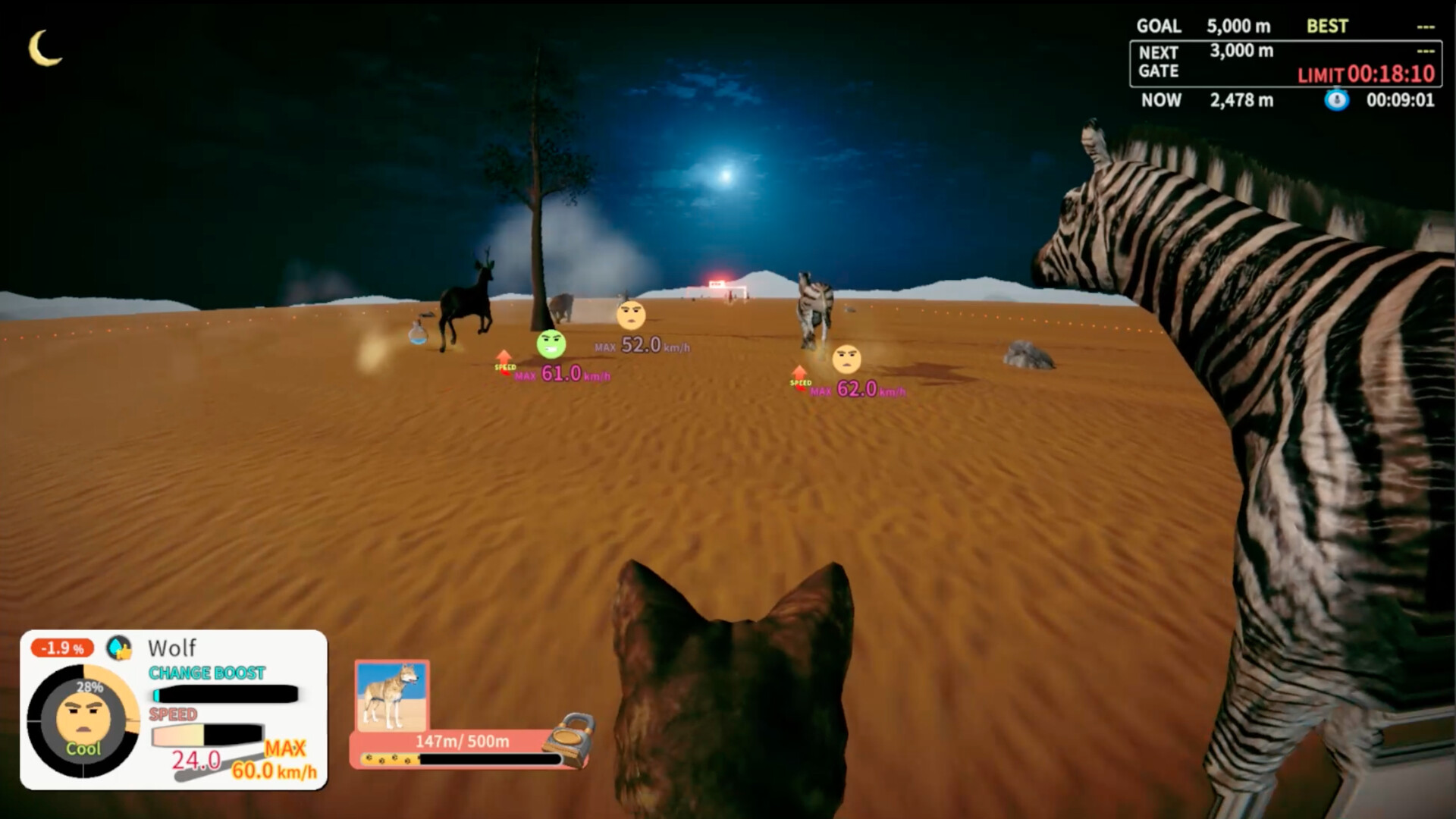The height and width of the screenshot is (819, 1456).
Task: Click the NOW 2,478 m distance row
Action: (1213, 99)
